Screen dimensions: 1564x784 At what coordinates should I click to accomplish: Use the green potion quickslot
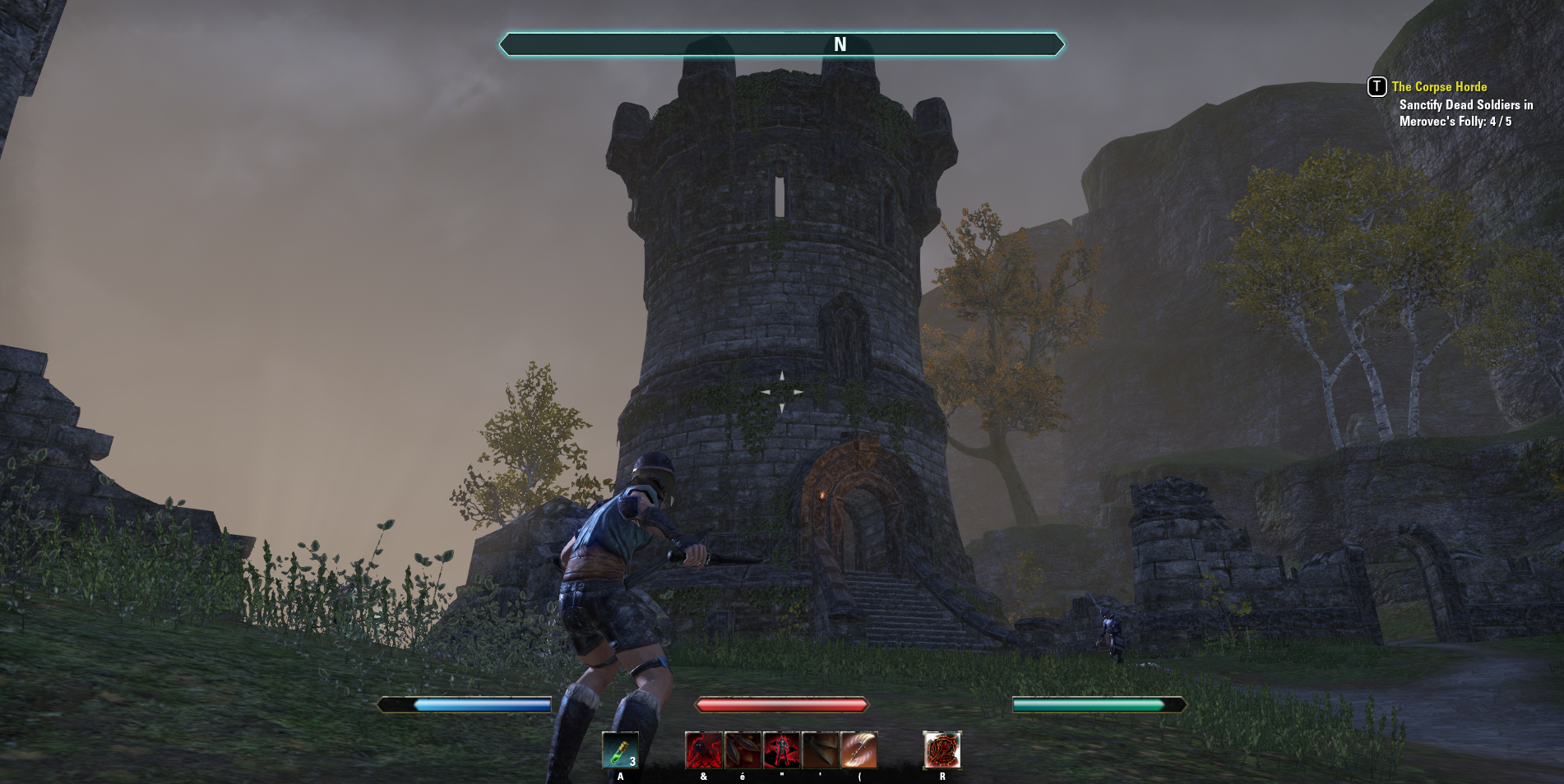point(620,749)
